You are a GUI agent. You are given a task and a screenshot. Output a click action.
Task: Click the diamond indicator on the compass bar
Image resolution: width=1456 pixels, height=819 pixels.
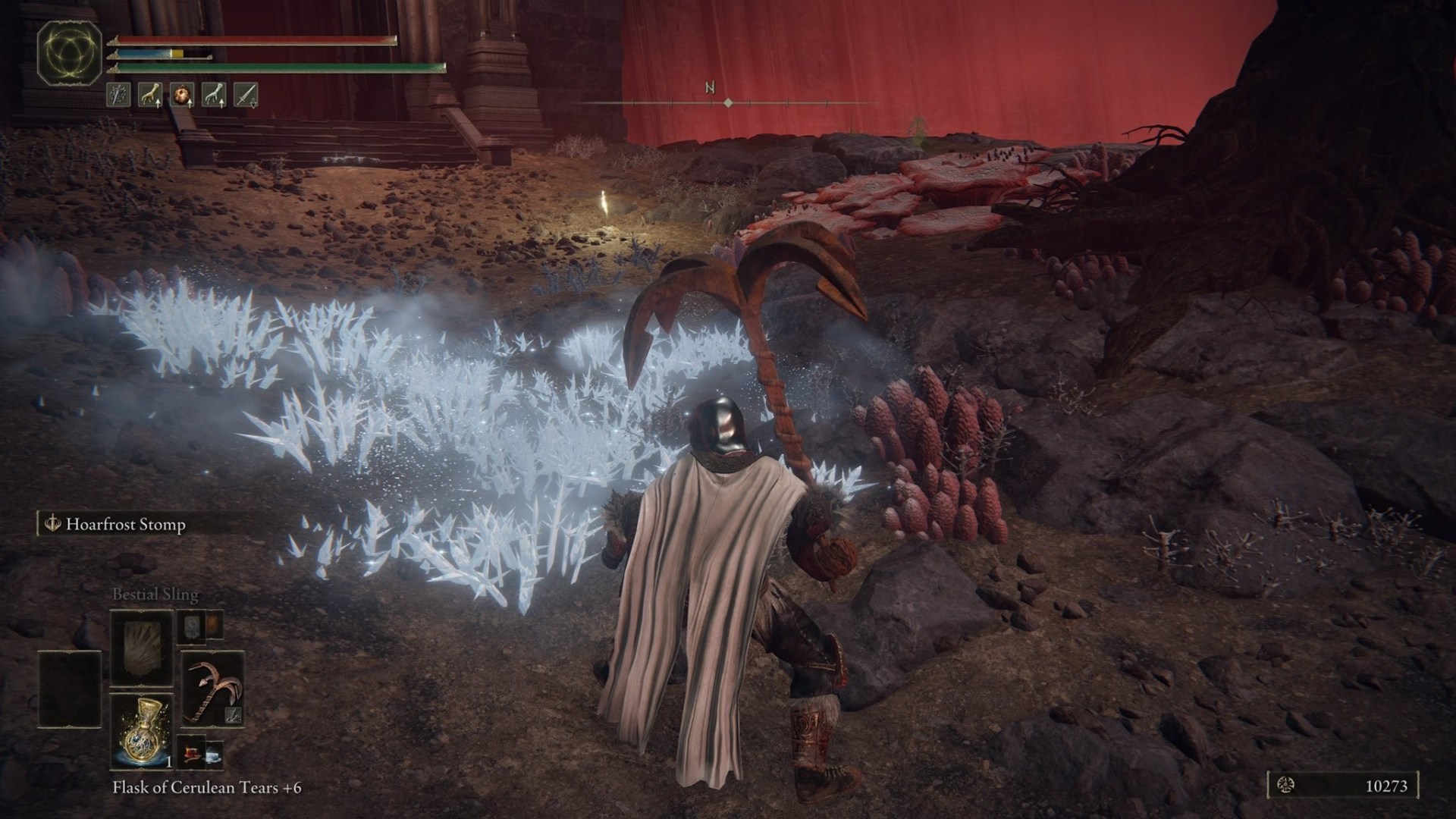pos(728,99)
